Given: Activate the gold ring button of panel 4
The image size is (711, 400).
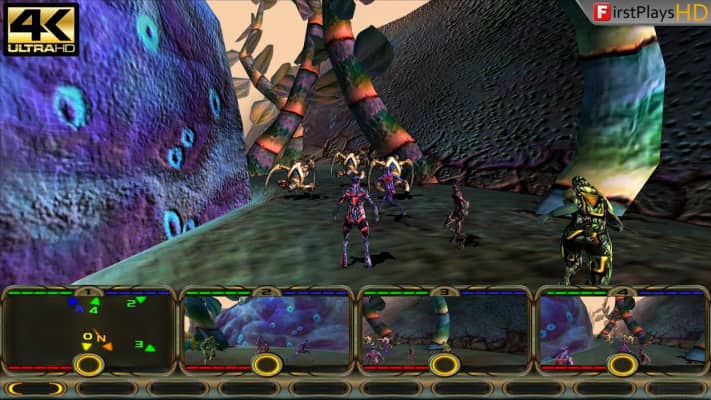Looking at the screenshot, I should coord(623,365).
